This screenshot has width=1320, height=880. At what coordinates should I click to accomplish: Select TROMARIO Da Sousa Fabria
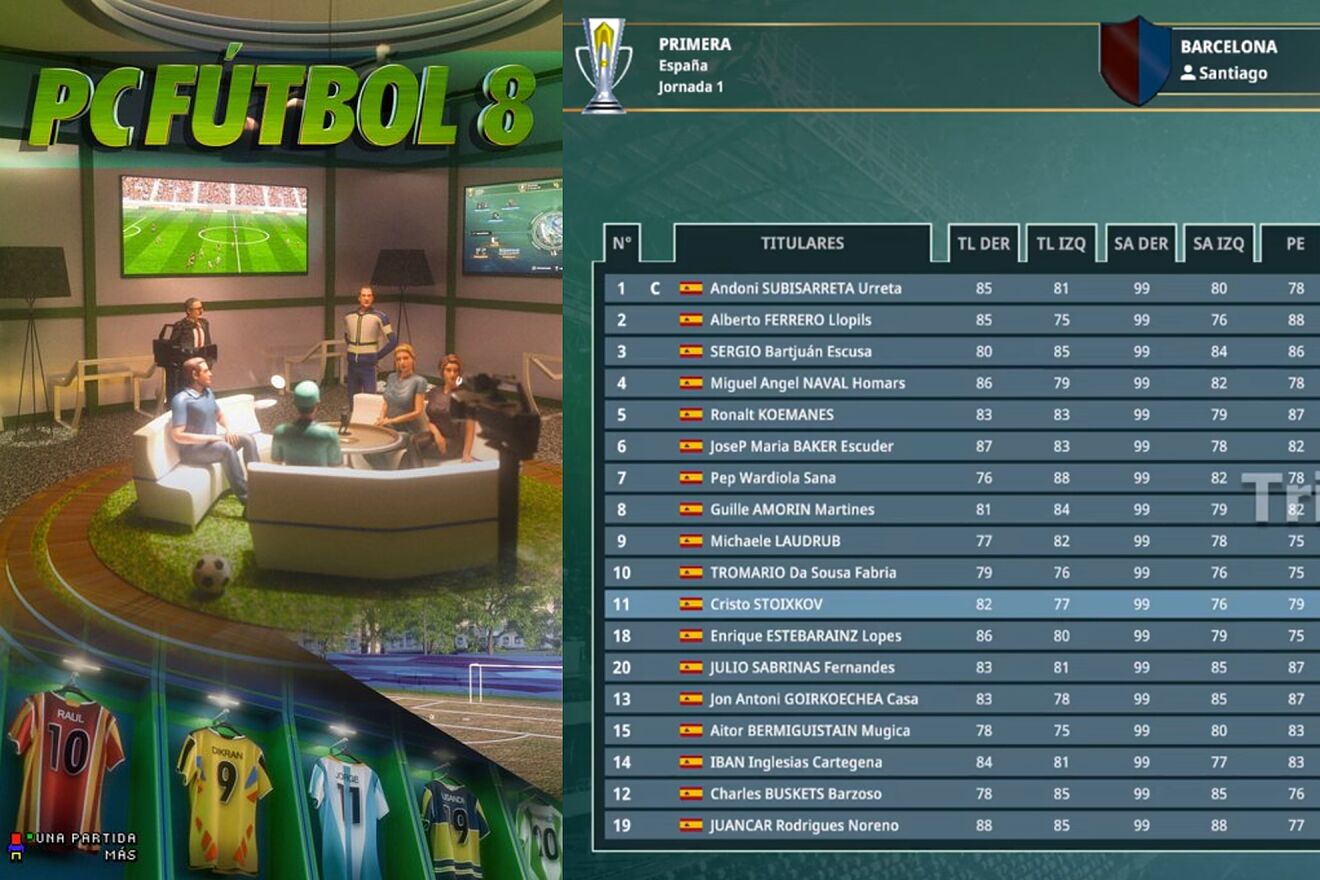click(x=802, y=573)
